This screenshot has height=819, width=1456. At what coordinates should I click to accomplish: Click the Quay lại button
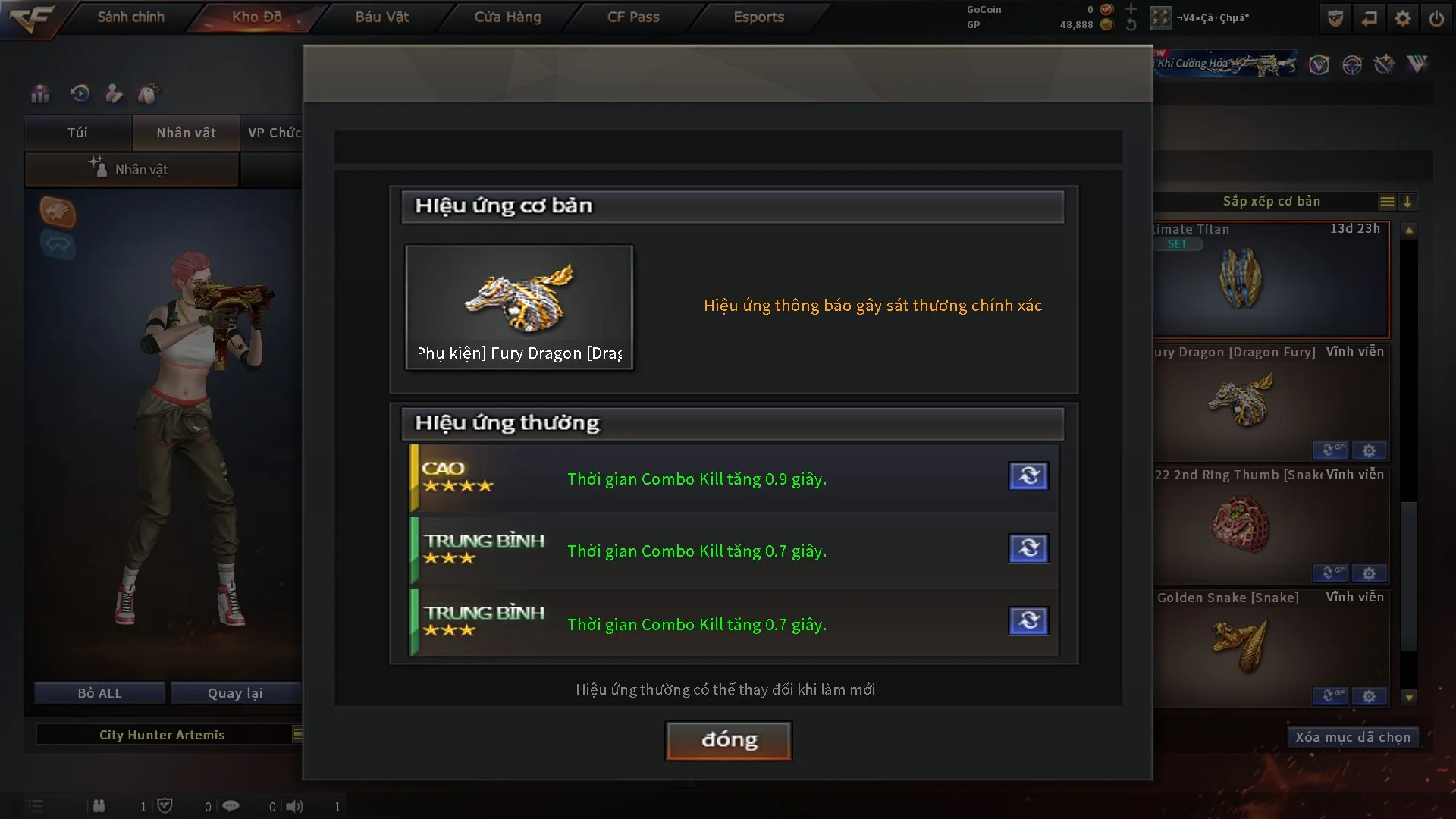coord(235,693)
